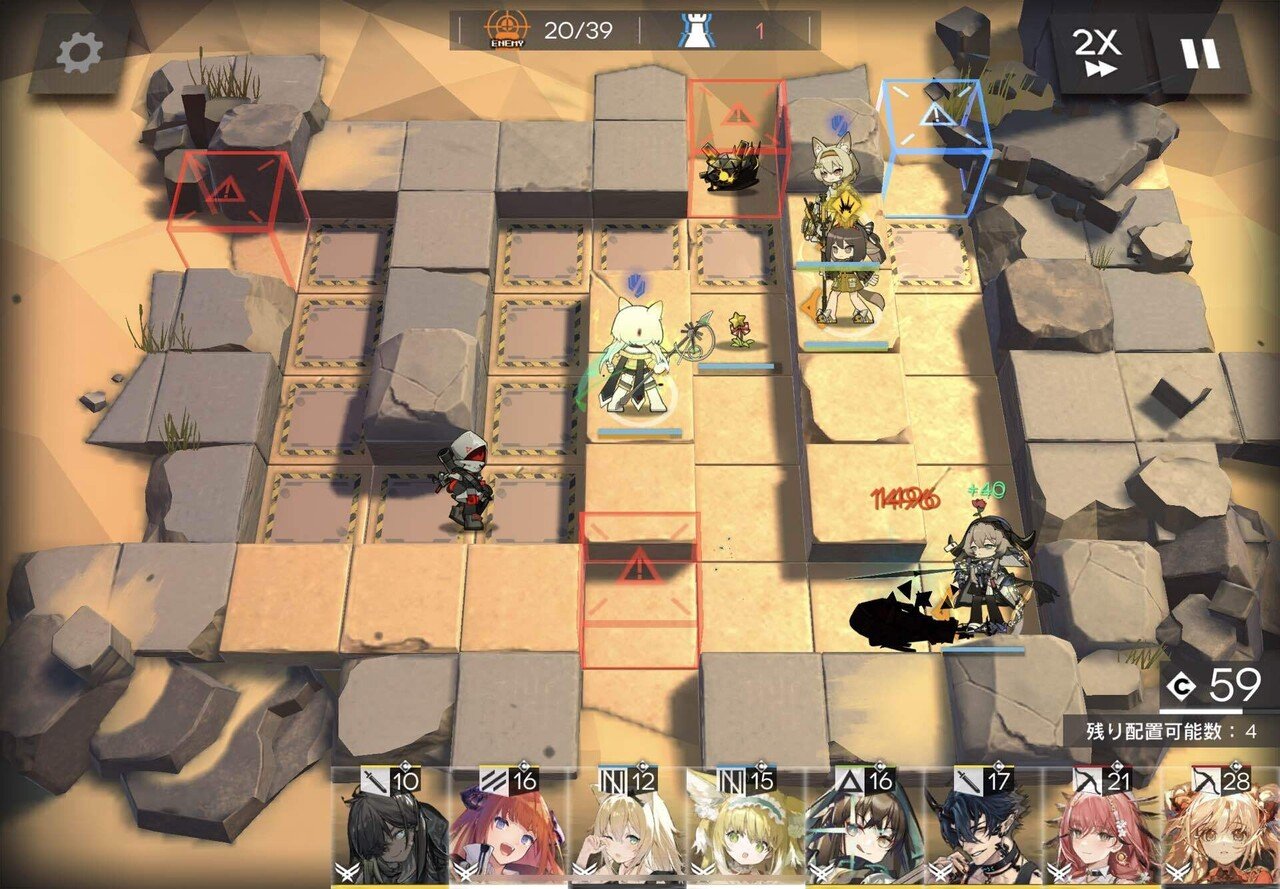Select the fox-eared maid operator card costing 15
The height and width of the screenshot is (889, 1280).
coord(745,829)
